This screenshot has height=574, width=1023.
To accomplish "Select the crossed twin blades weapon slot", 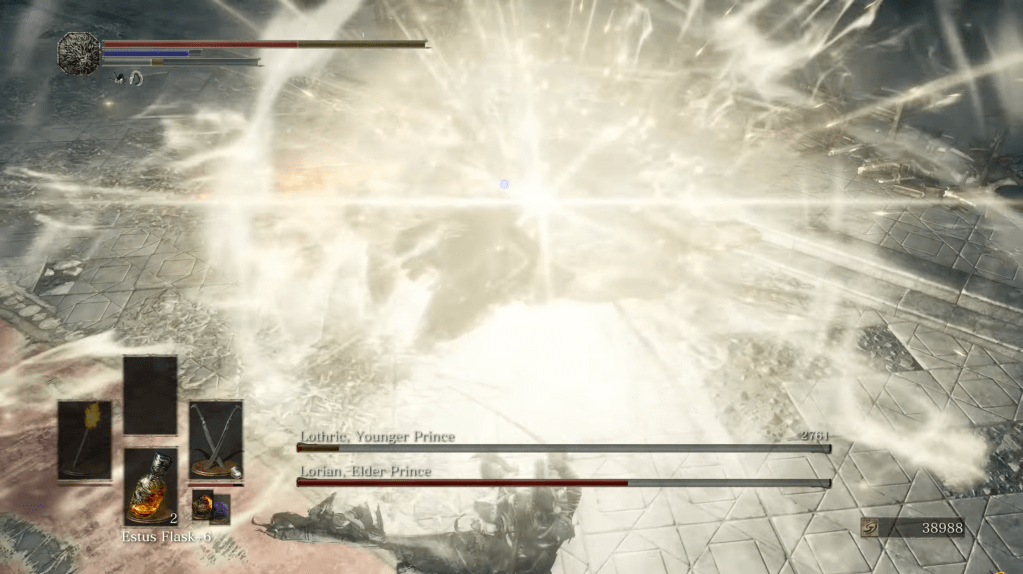I will tap(216, 439).
